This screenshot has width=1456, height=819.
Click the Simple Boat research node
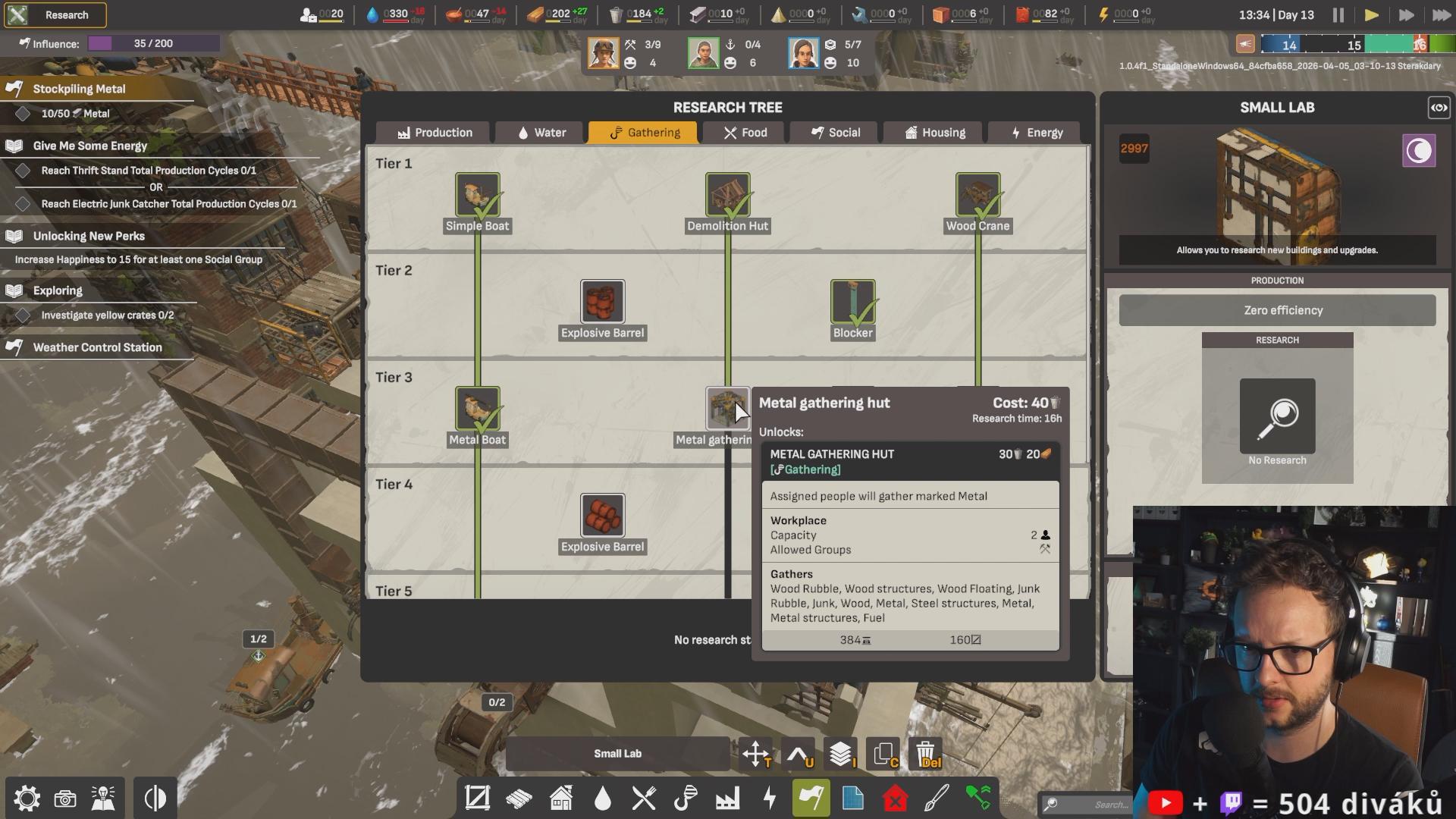(x=477, y=194)
